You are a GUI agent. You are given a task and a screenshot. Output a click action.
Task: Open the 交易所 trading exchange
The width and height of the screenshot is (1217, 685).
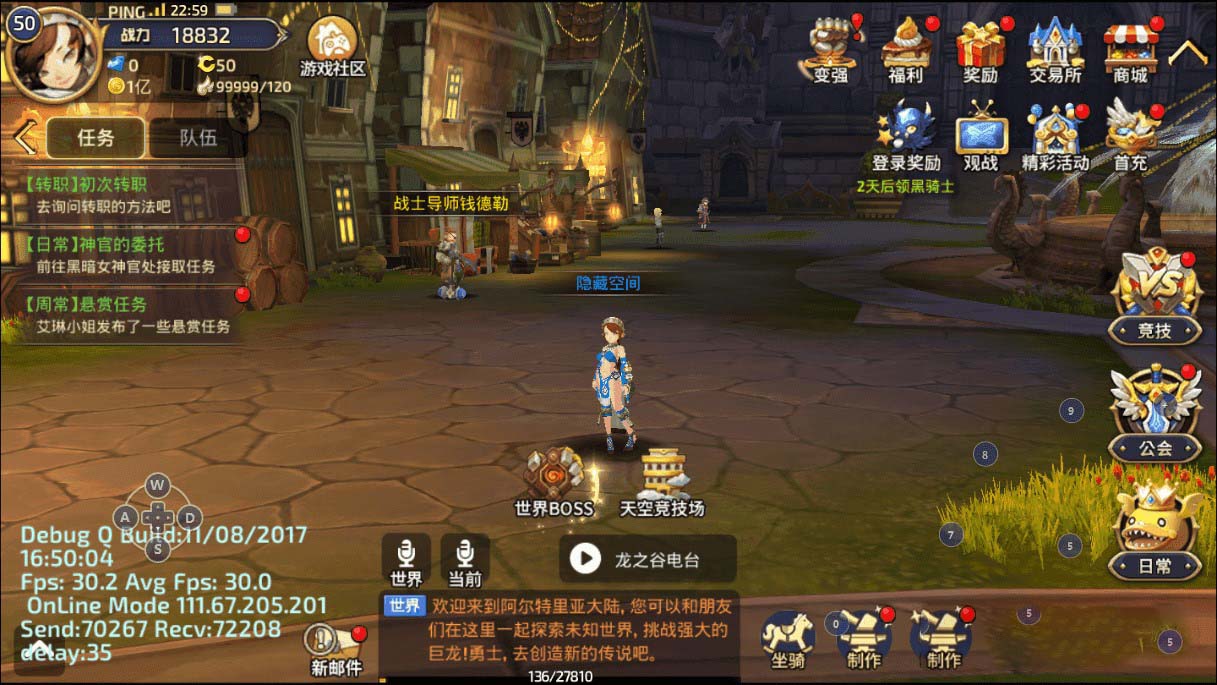(x=1055, y=48)
